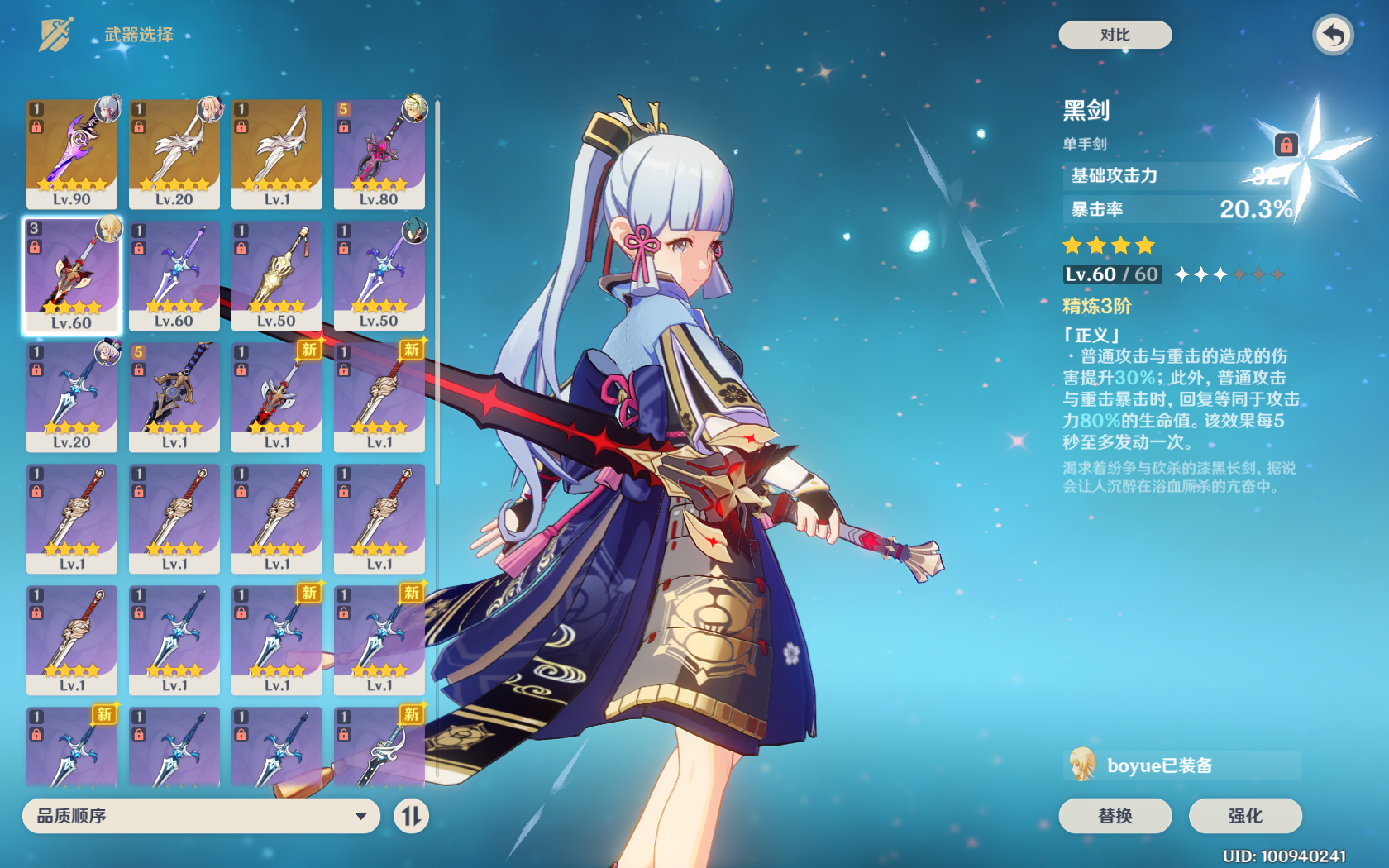Open 强化 to enhance the weapon
Image resolution: width=1389 pixels, height=868 pixels.
[1244, 816]
